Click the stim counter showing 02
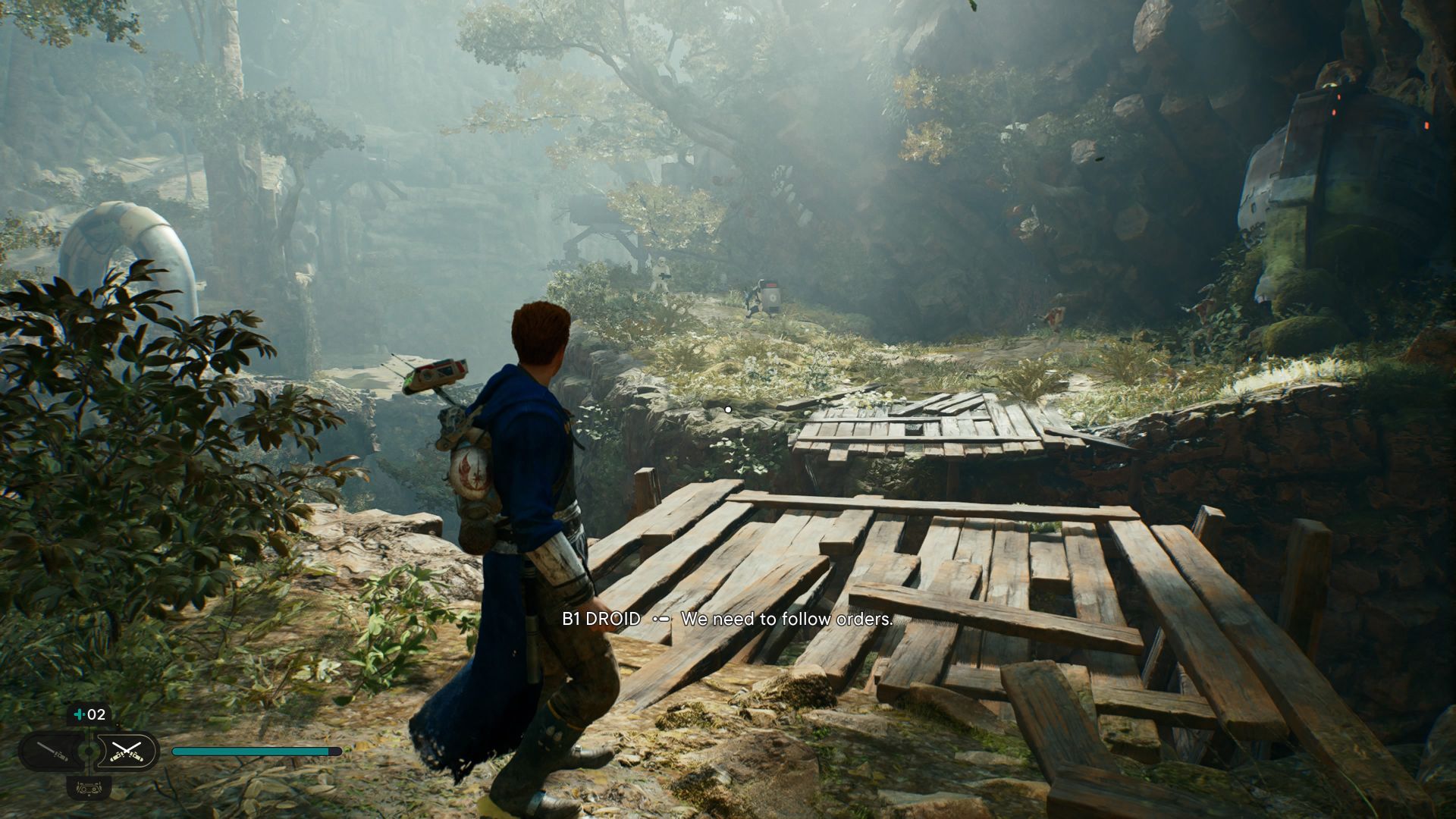Viewport: 1456px width, 819px height. (97, 714)
